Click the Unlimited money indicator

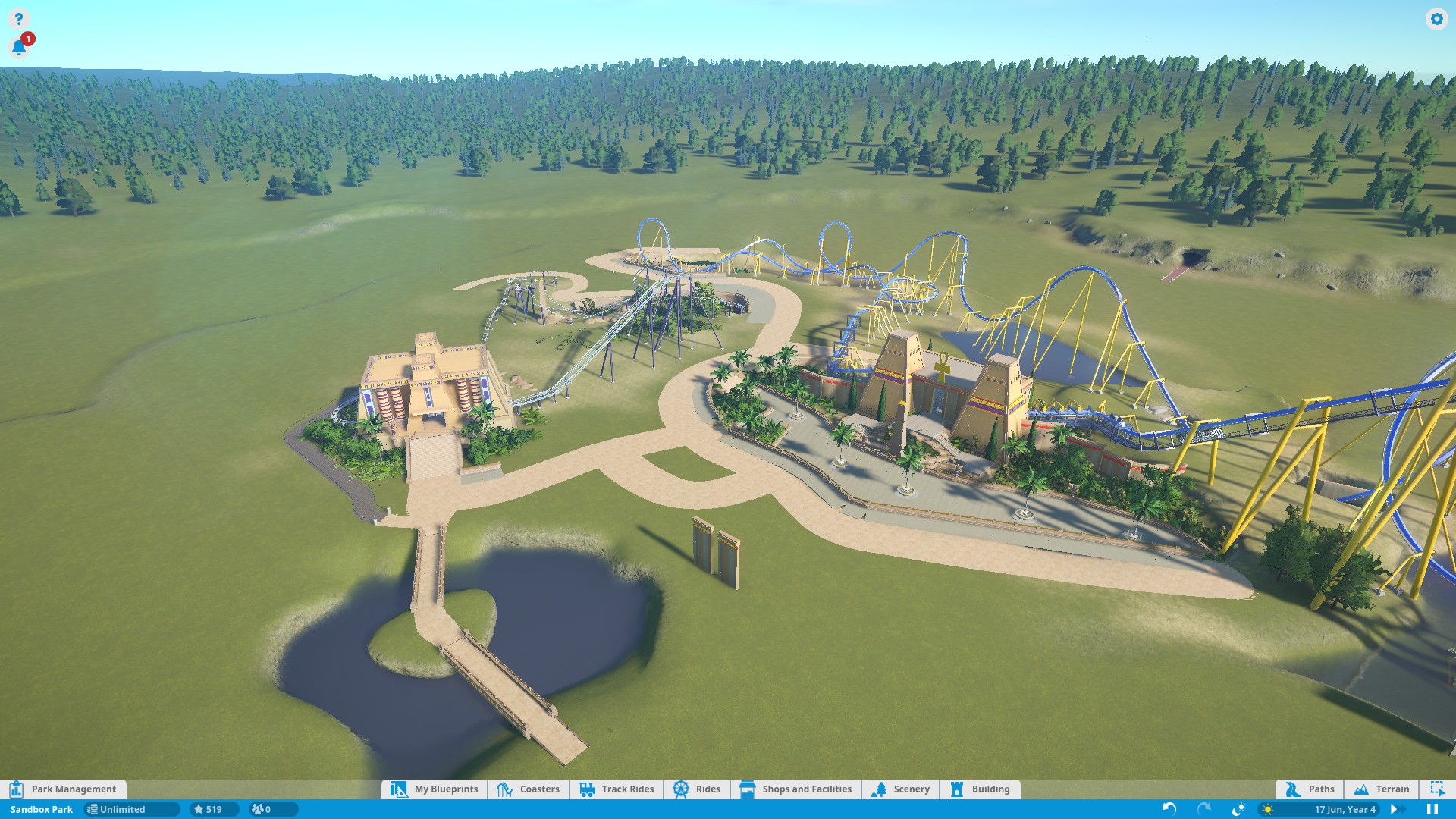(130, 809)
